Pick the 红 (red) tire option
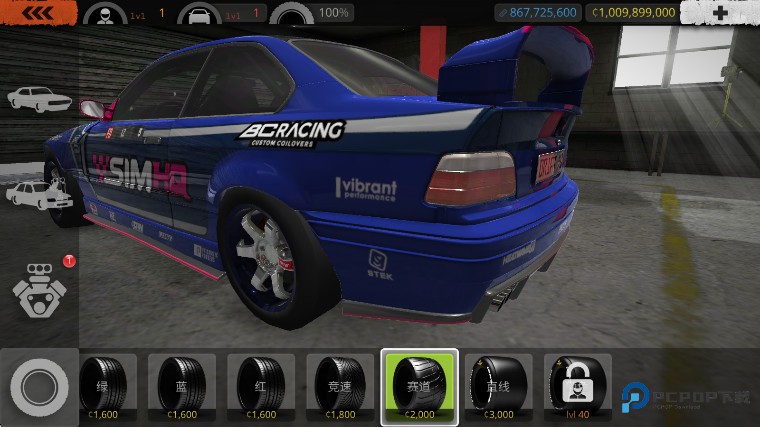The image size is (760, 427). (261, 387)
